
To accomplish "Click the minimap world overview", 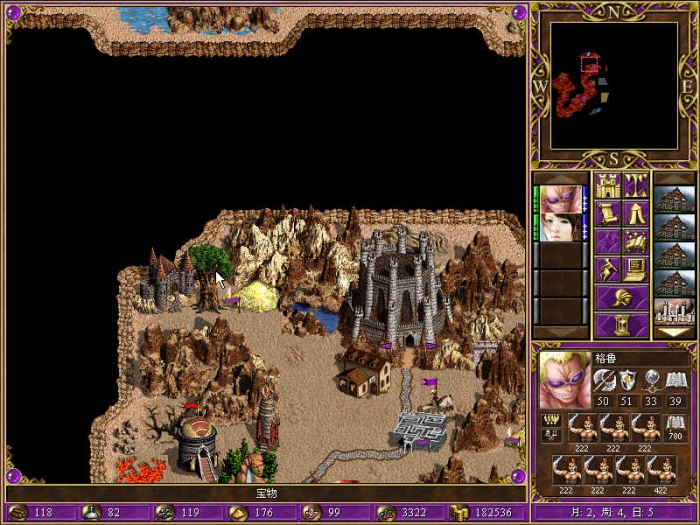I will pos(614,85).
